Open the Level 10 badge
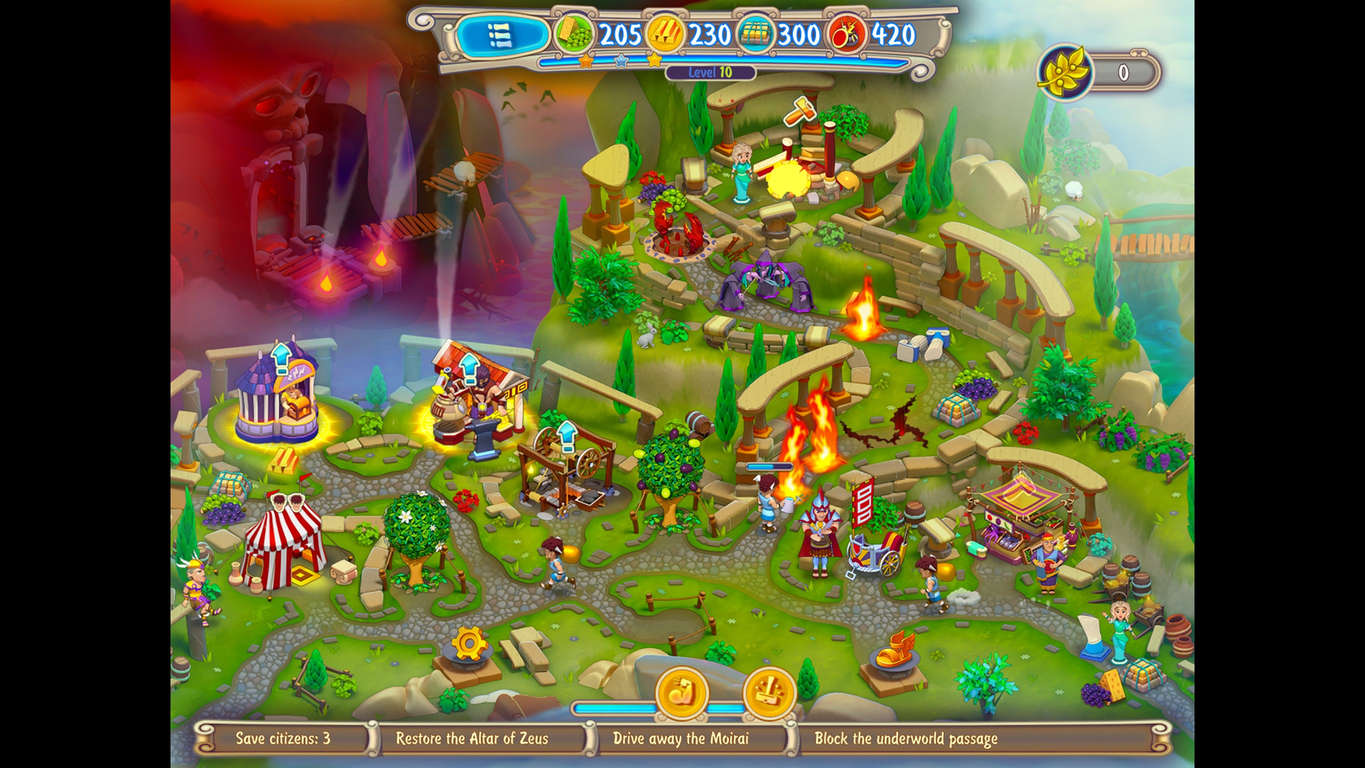This screenshot has width=1365, height=768. (711, 72)
